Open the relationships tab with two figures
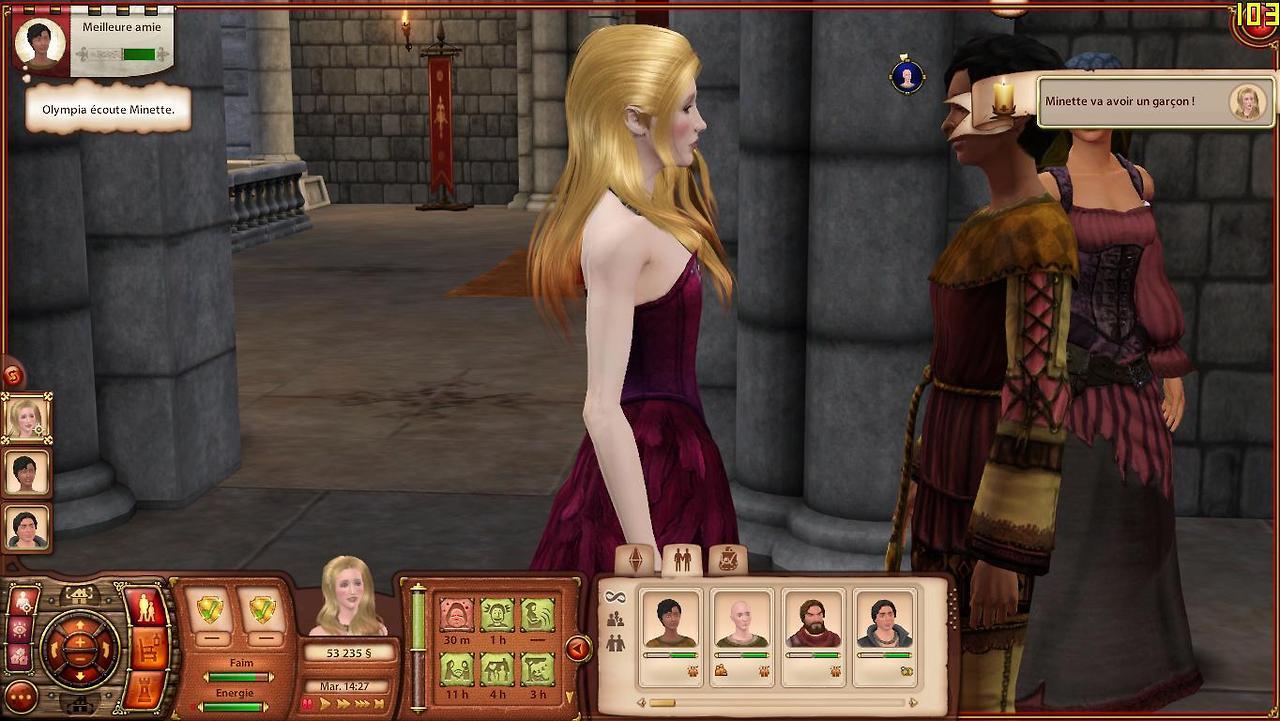 (682, 561)
